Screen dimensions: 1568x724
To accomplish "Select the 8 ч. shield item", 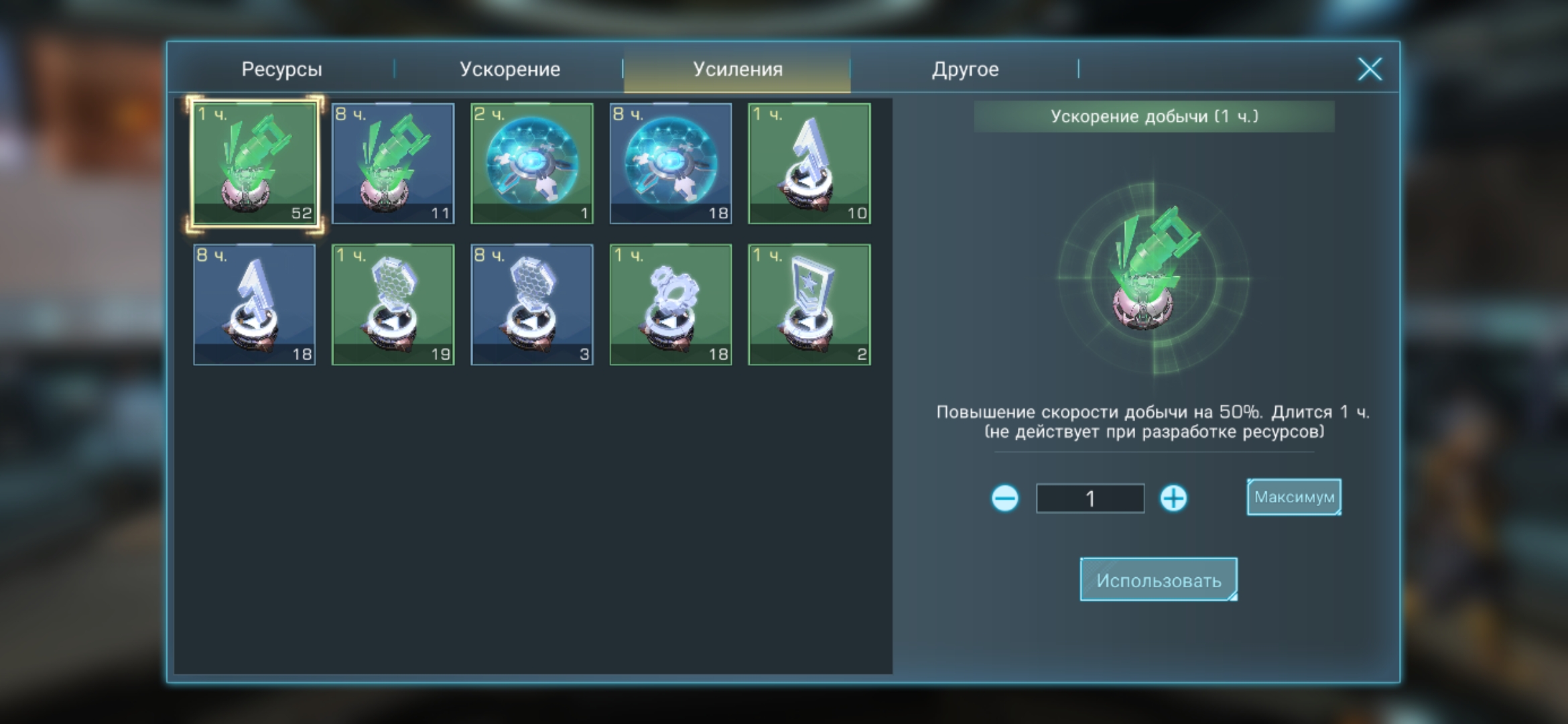I will [x=671, y=164].
